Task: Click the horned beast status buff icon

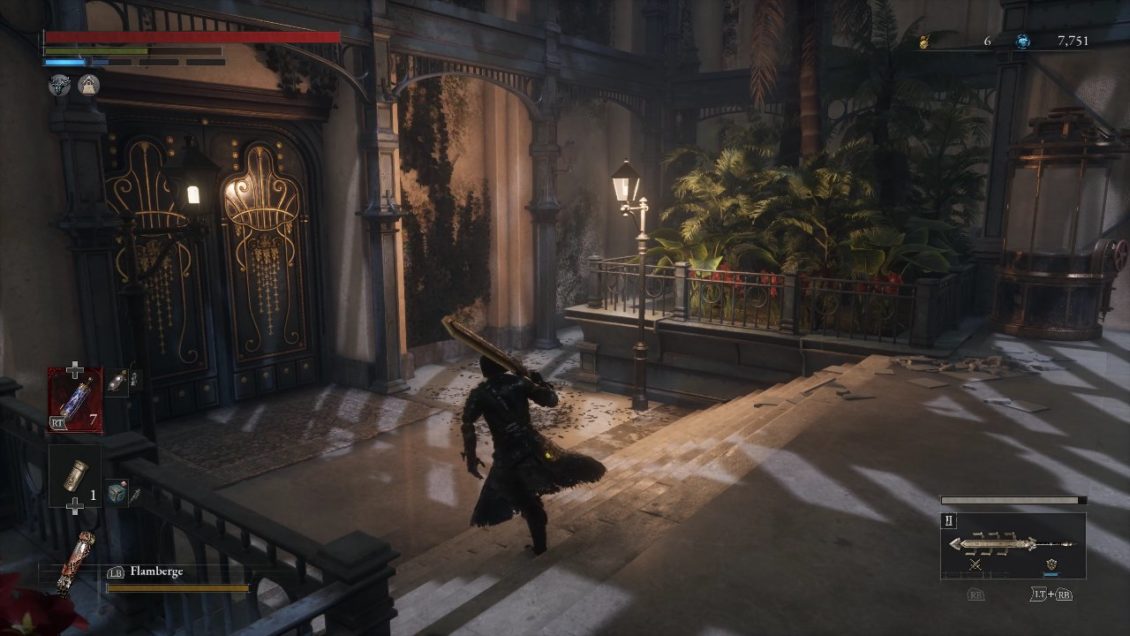Action: [59, 86]
